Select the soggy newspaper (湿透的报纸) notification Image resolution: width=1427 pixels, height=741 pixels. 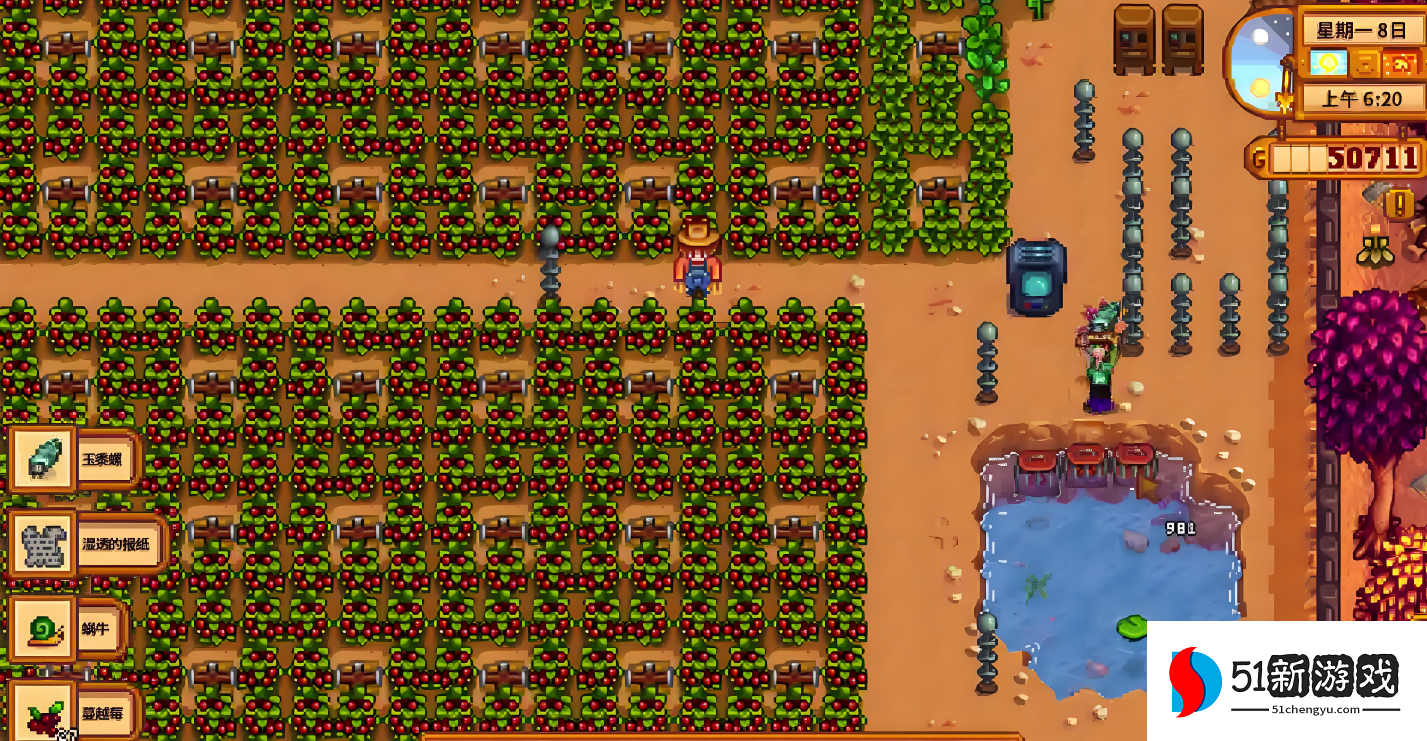pyautogui.click(x=88, y=545)
